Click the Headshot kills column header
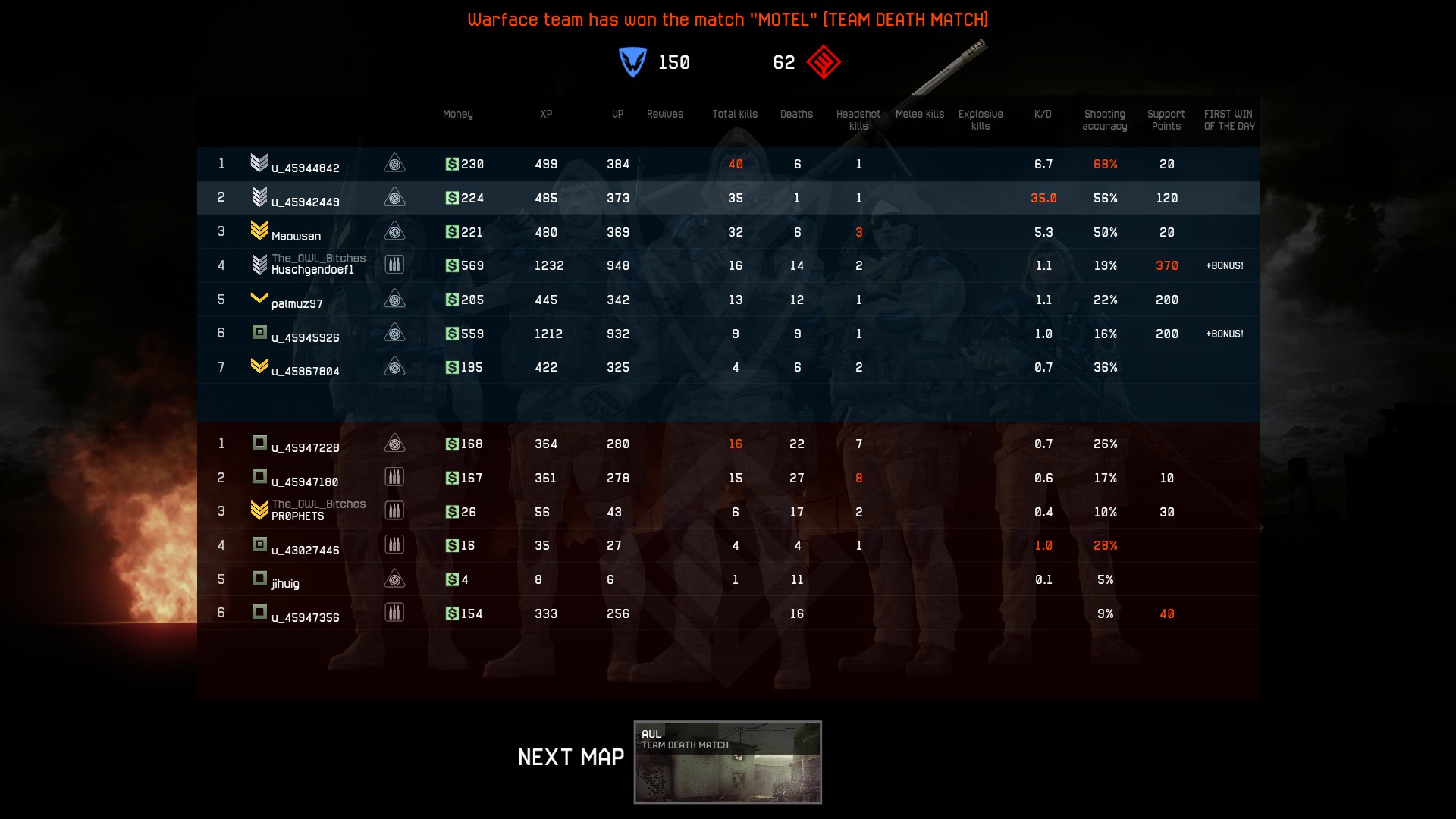Image resolution: width=1456 pixels, height=819 pixels. coord(858,120)
